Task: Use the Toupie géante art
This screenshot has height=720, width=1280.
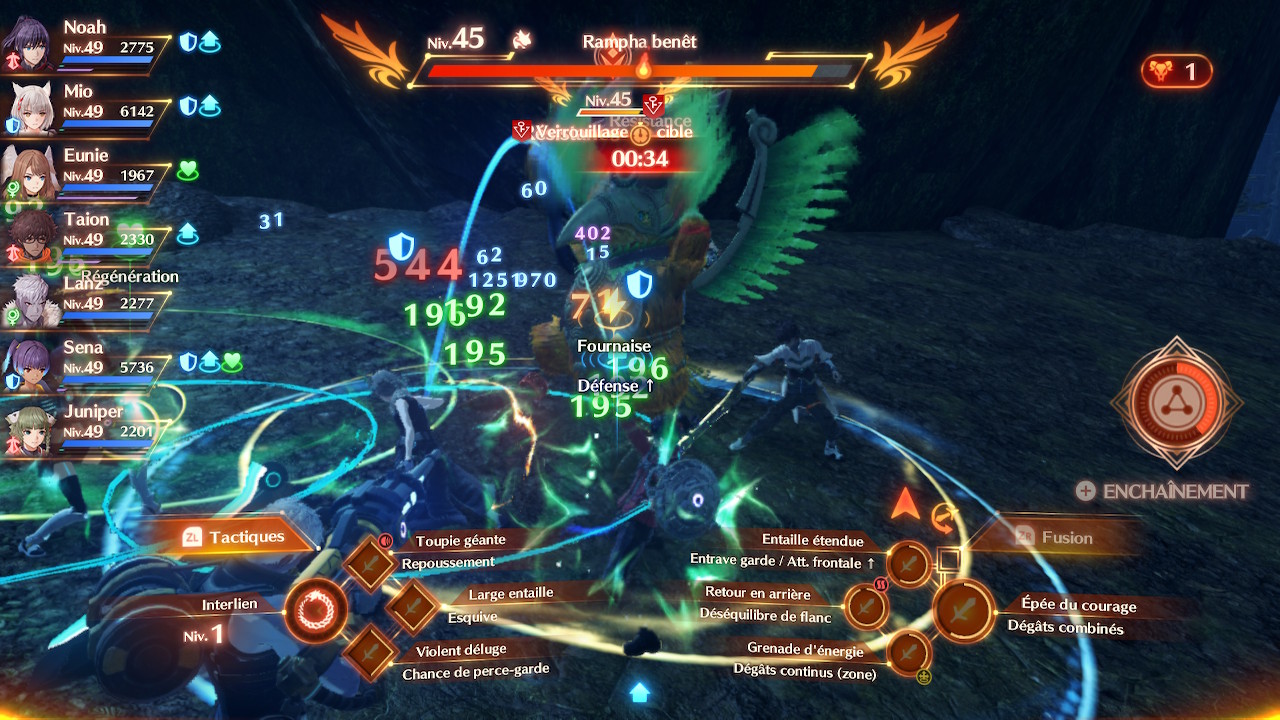Action: pos(371,563)
